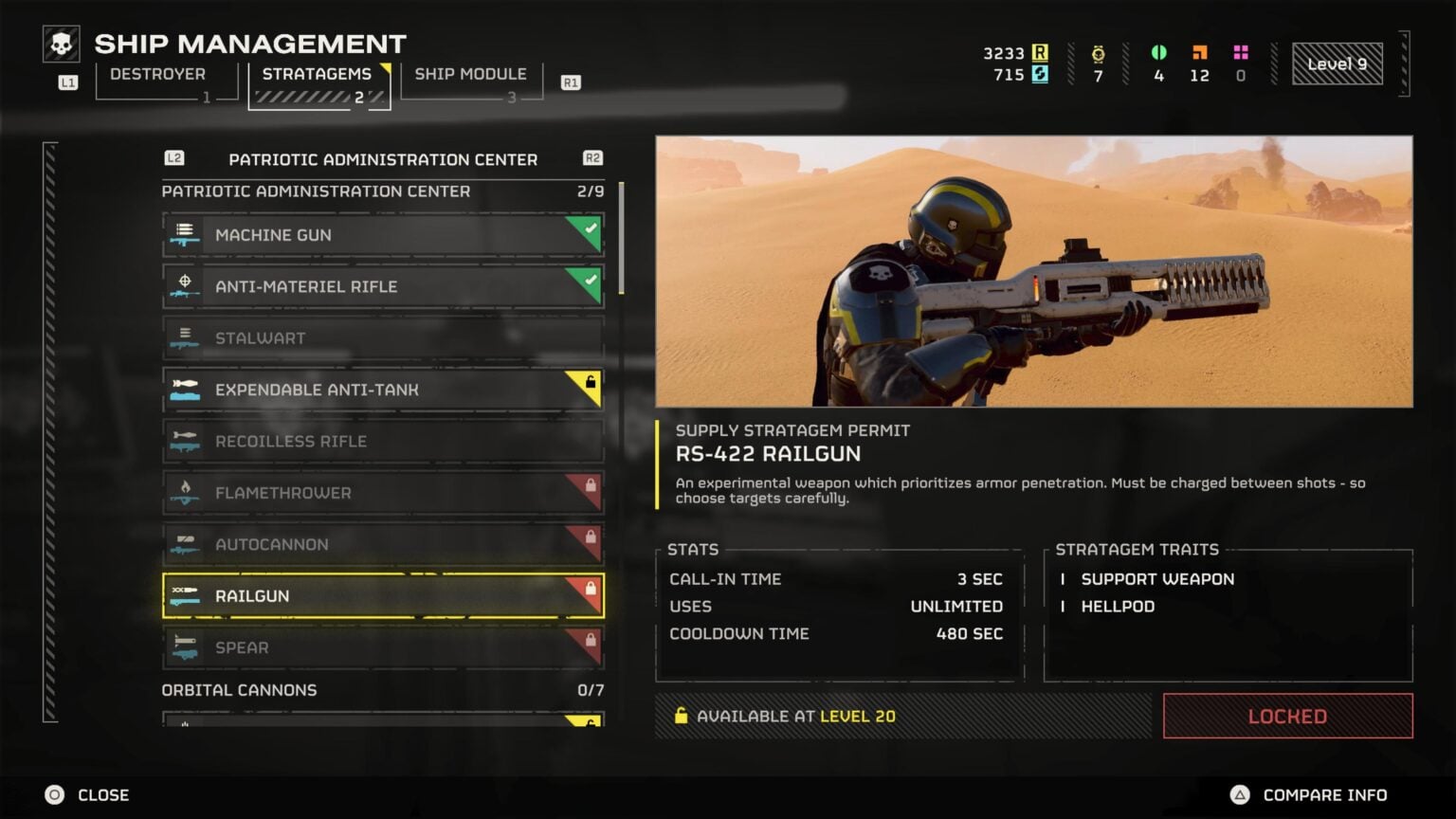Select the Machine Gun stratagem

383,235
